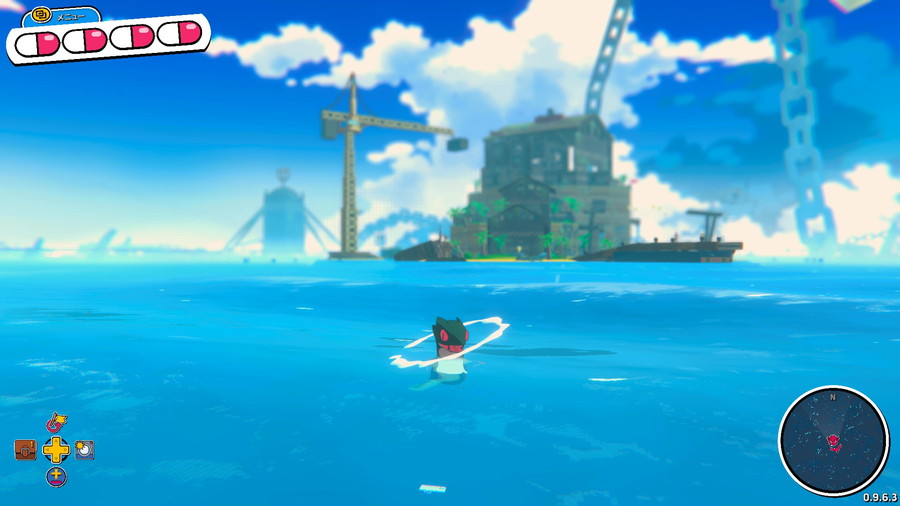
Task: Open the メニュー tab above the health pills
Action: [60, 16]
